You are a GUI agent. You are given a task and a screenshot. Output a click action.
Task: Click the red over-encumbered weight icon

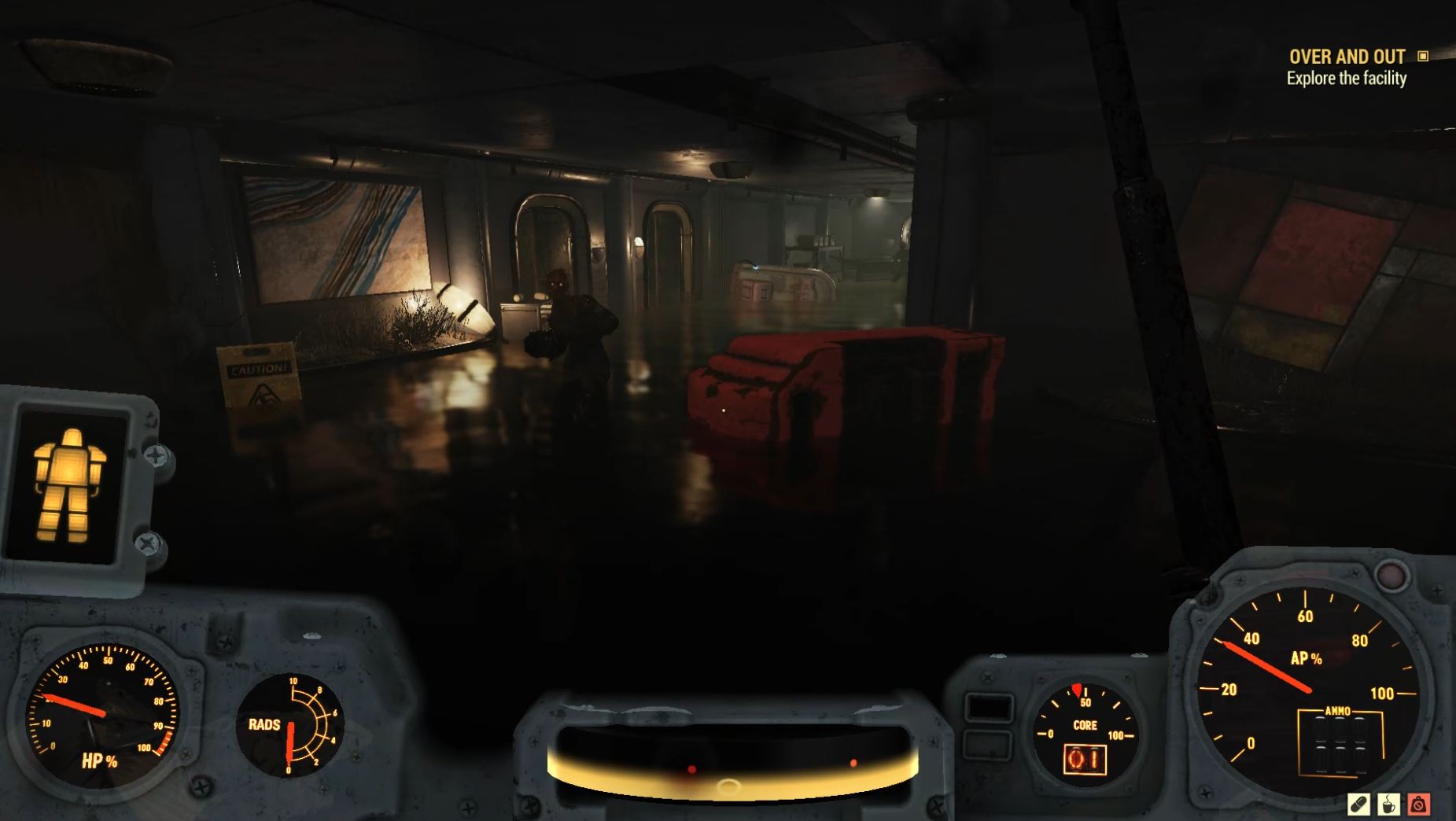[x=1419, y=804]
